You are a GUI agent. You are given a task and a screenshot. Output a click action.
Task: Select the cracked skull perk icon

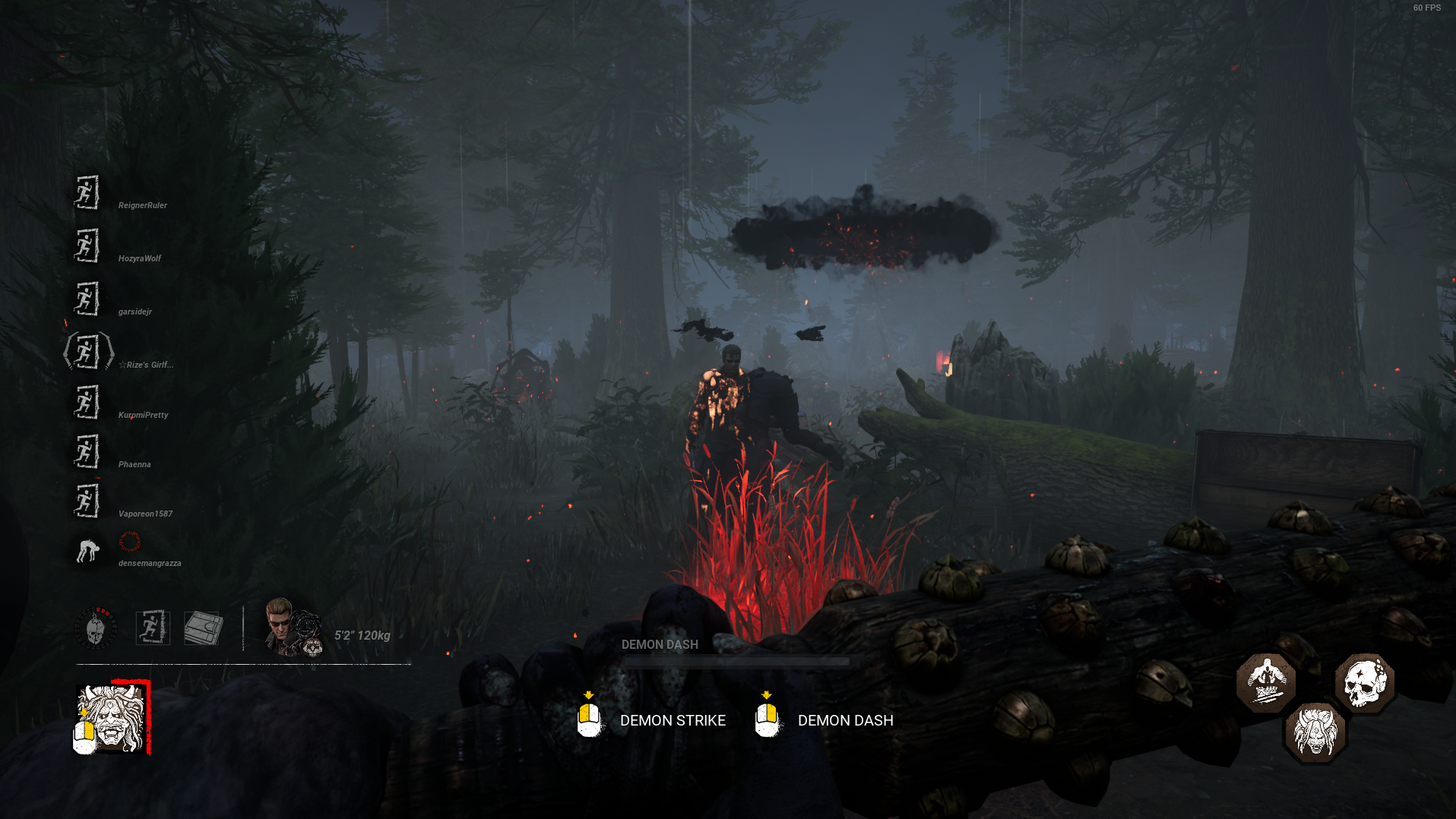click(1365, 682)
